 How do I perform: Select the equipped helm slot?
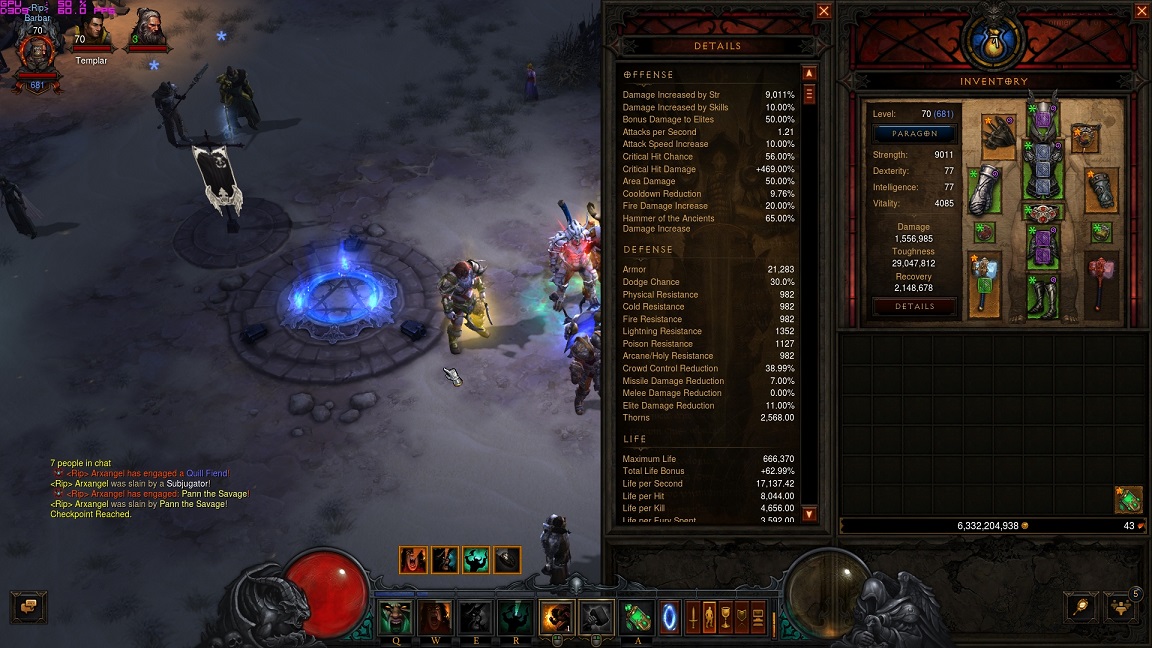1044,118
